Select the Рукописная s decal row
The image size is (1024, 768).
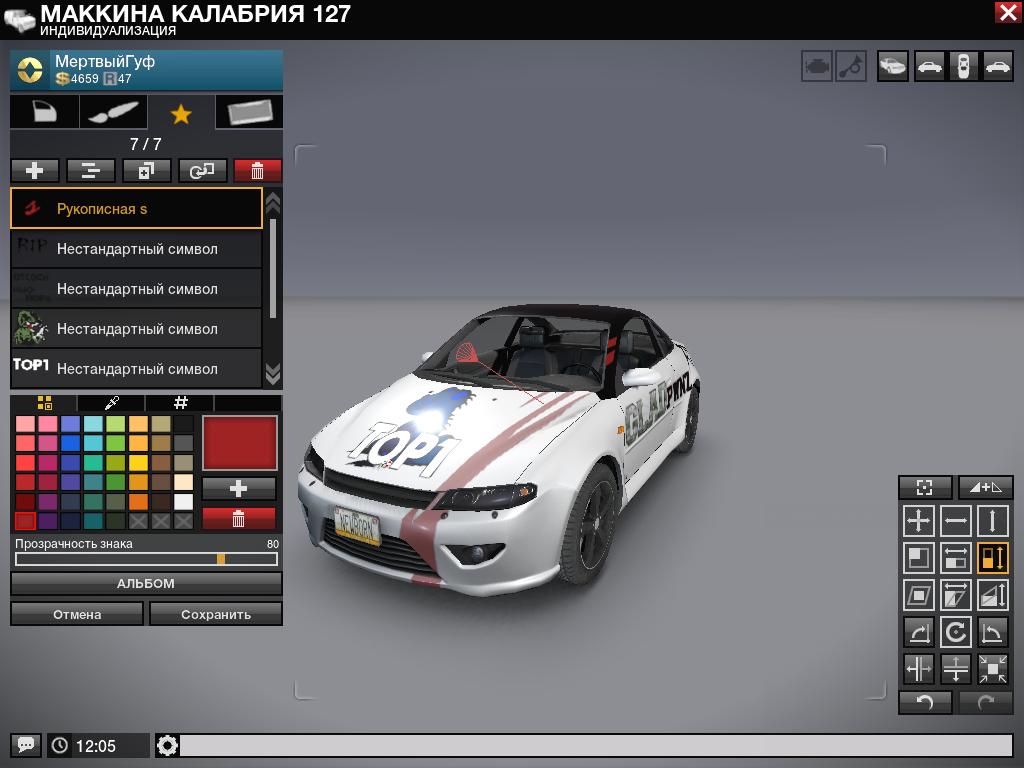click(136, 209)
